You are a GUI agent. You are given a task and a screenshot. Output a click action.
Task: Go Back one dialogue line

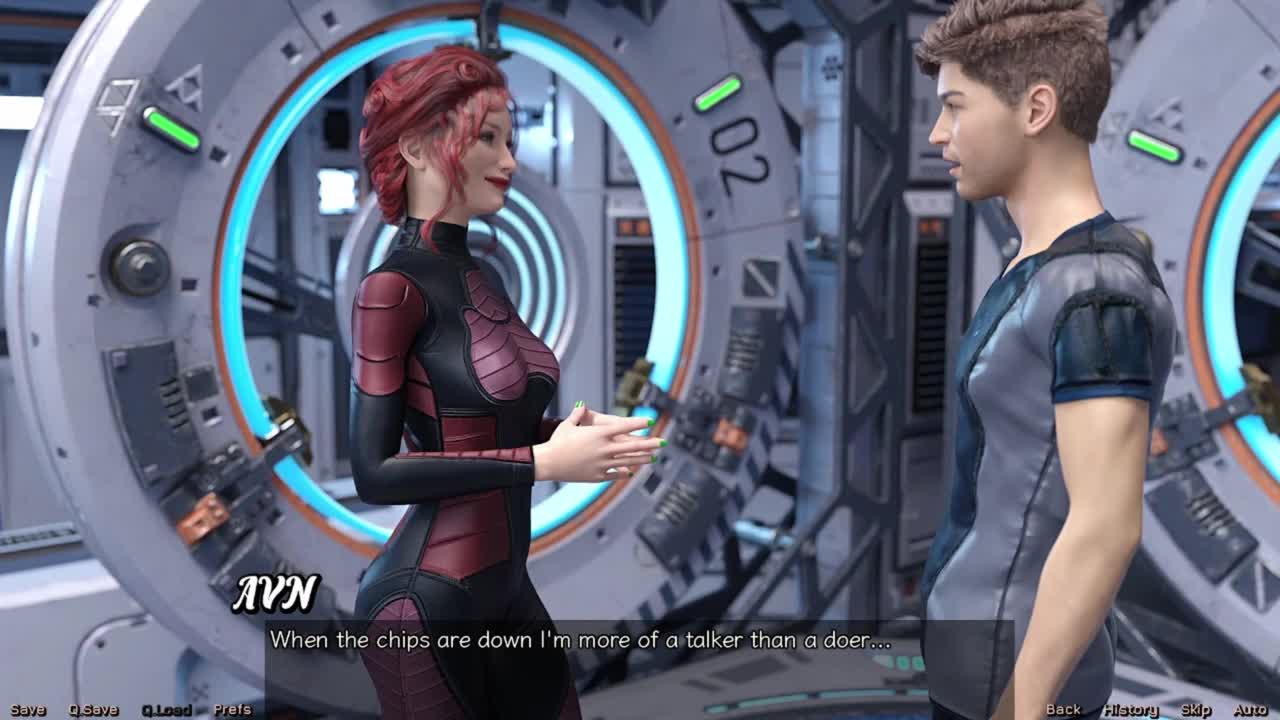click(x=1063, y=710)
